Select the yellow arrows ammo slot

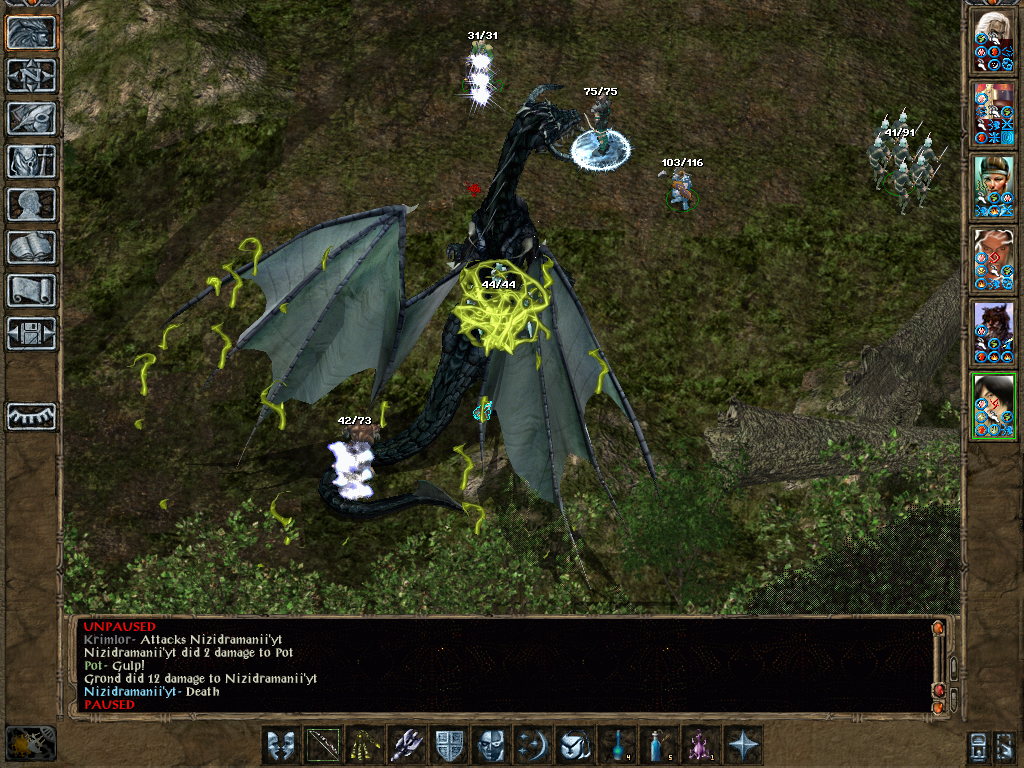click(x=366, y=745)
